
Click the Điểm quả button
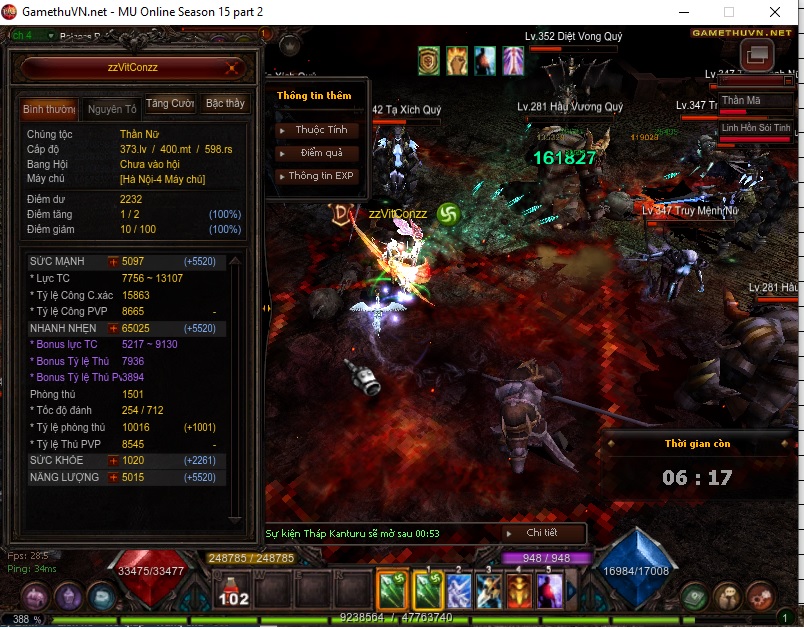coord(320,153)
